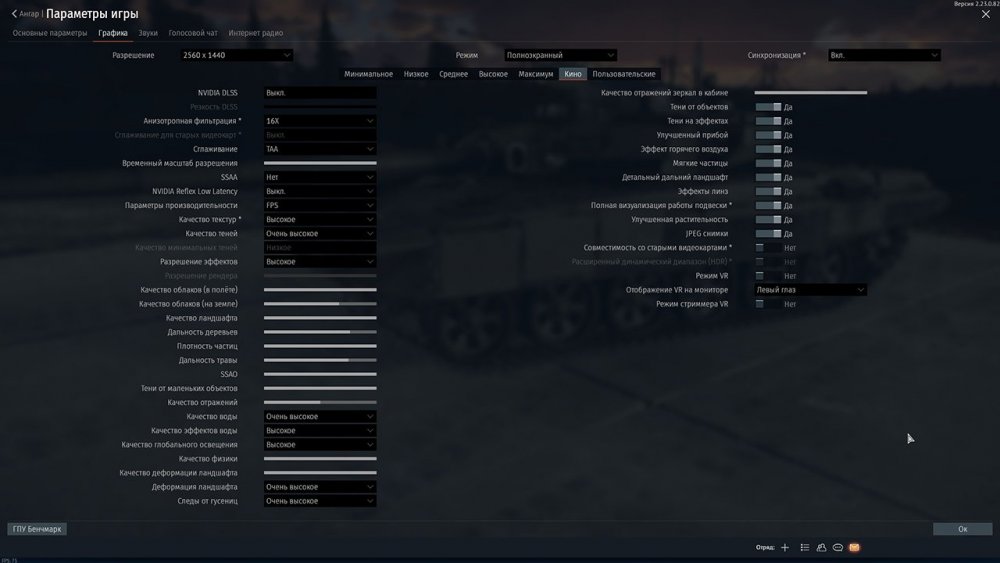
Task: Adjust the Качество ландшафта slider
Action: pos(320,318)
